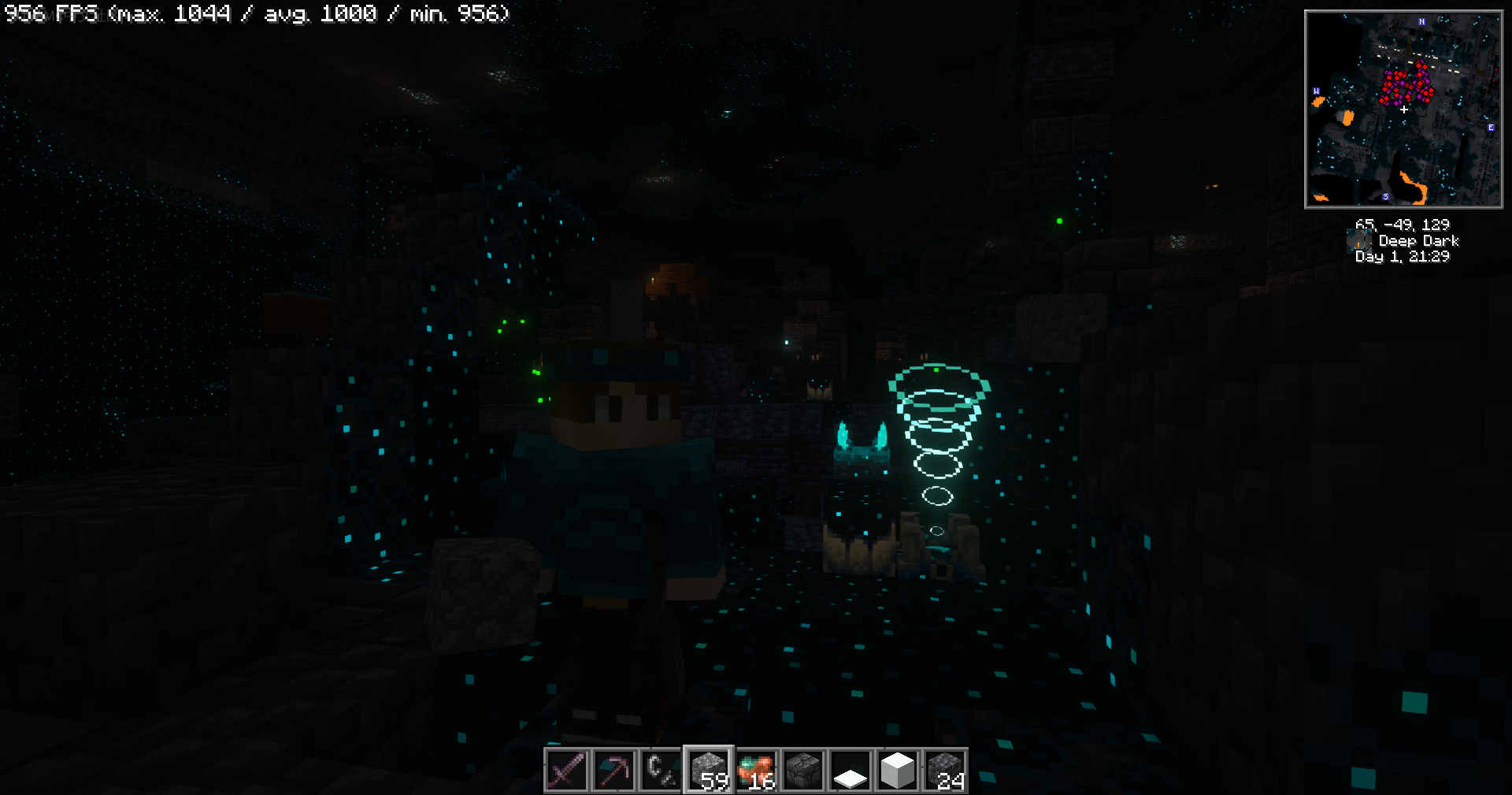Pick the raw copper stack of 16
The width and height of the screenshot is (1512, 795).
click(x=756, y=770)
